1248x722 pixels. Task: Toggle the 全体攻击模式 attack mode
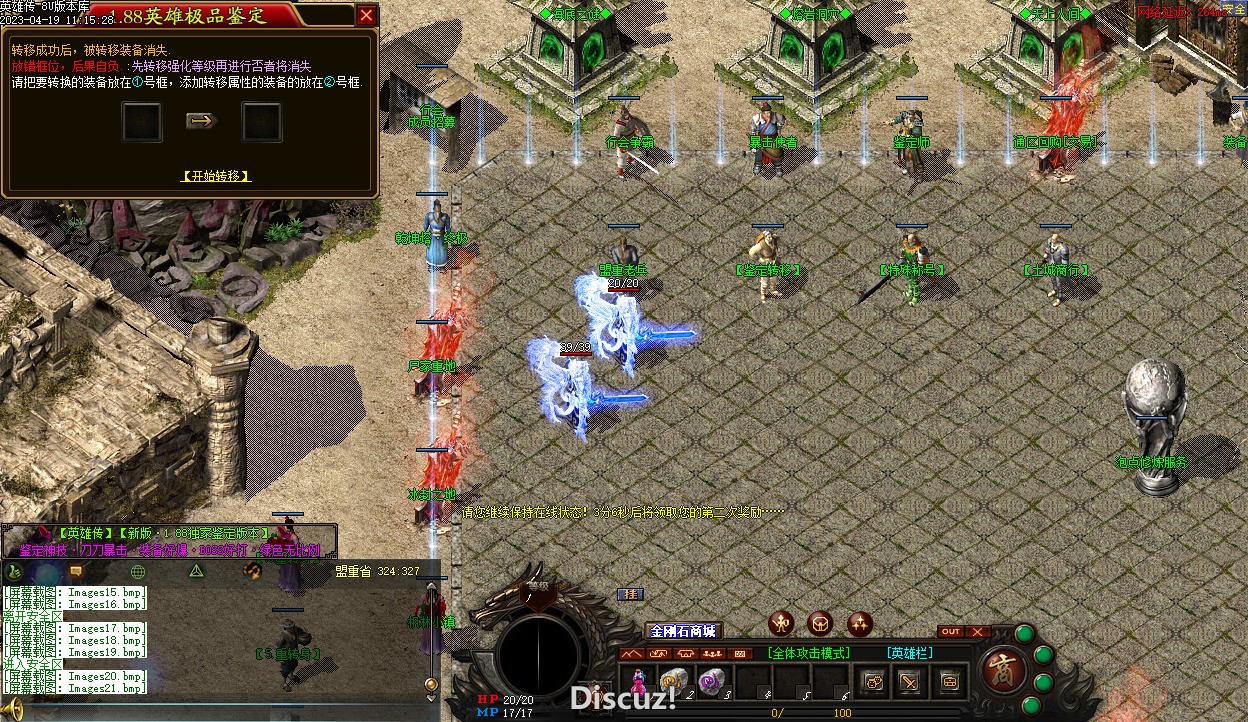[x=809, y=653]
